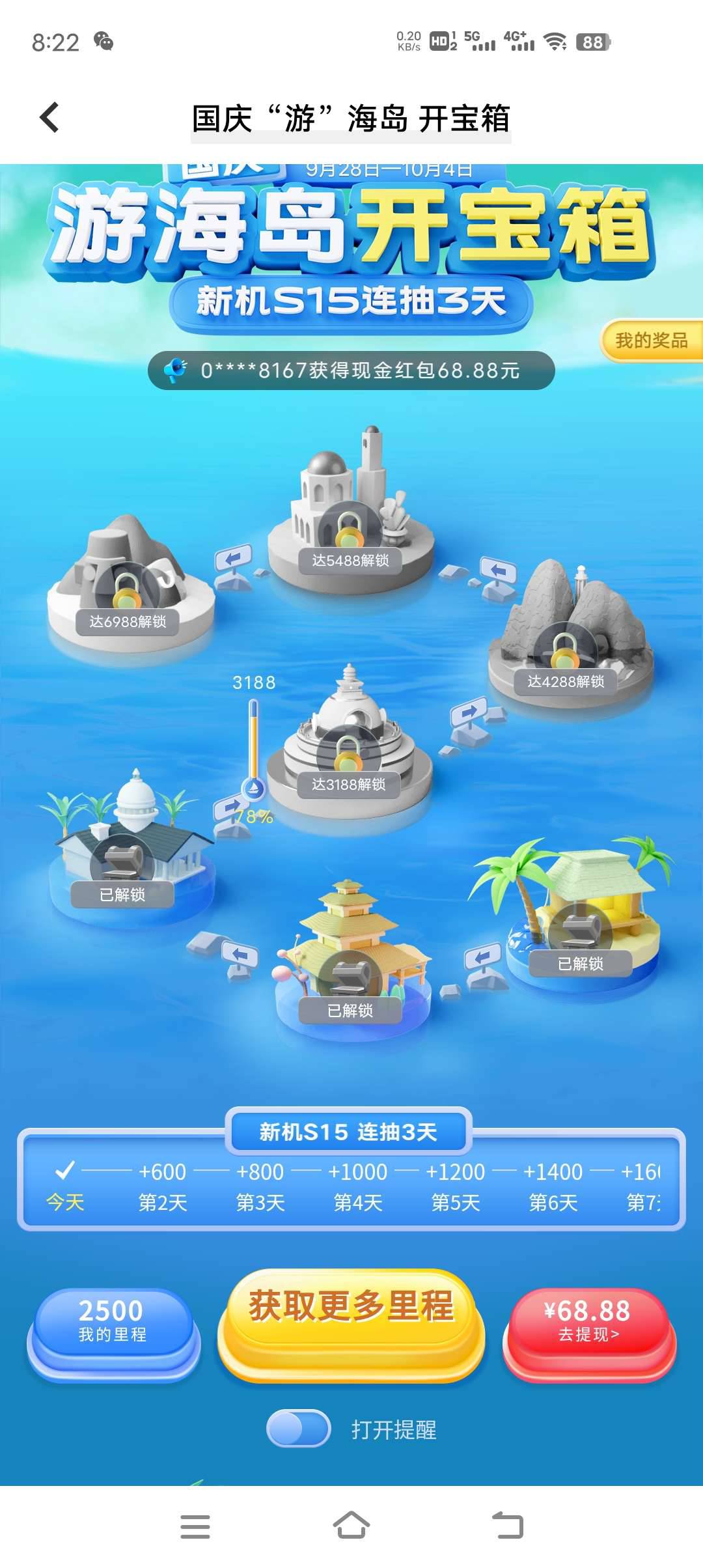Open Android recent apps menu button
This screenshot has width=703, height=1568.
195,1526
